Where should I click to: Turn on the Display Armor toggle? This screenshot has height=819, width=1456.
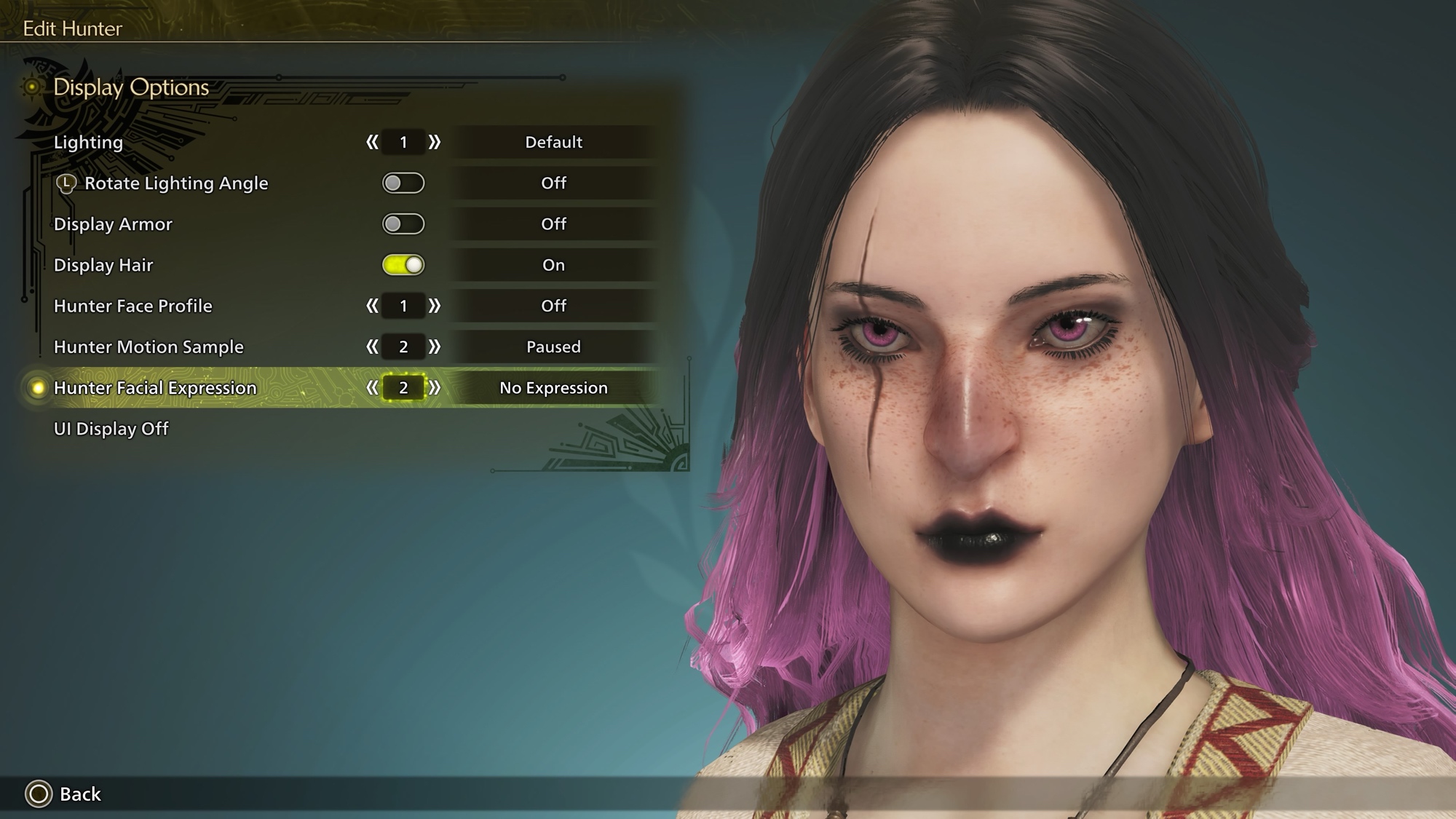(403, 224)
